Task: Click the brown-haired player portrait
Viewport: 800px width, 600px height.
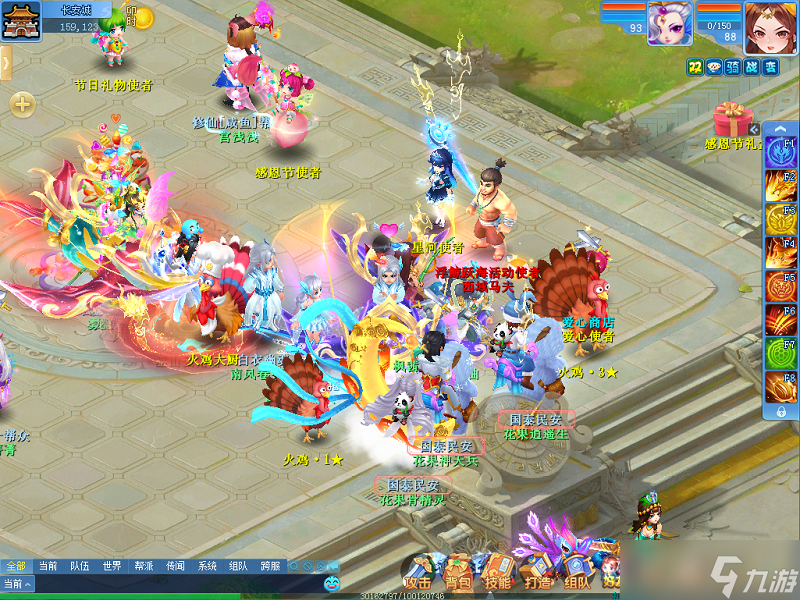Action: click(x=770, y=25)
